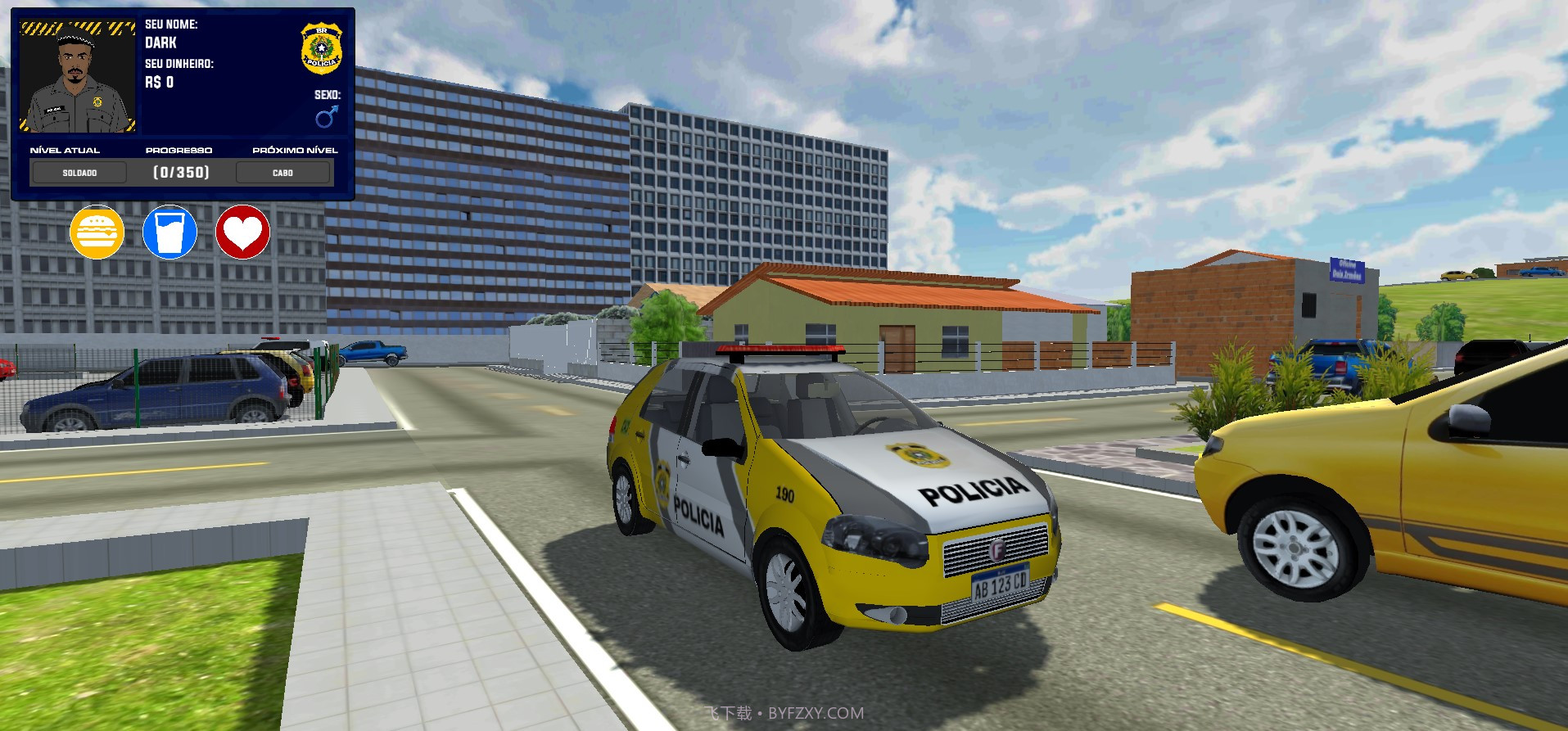Viewport: 1568px width, 731px height.
Task: Click the SOLDADO current rank button
Action: (79, 172)
